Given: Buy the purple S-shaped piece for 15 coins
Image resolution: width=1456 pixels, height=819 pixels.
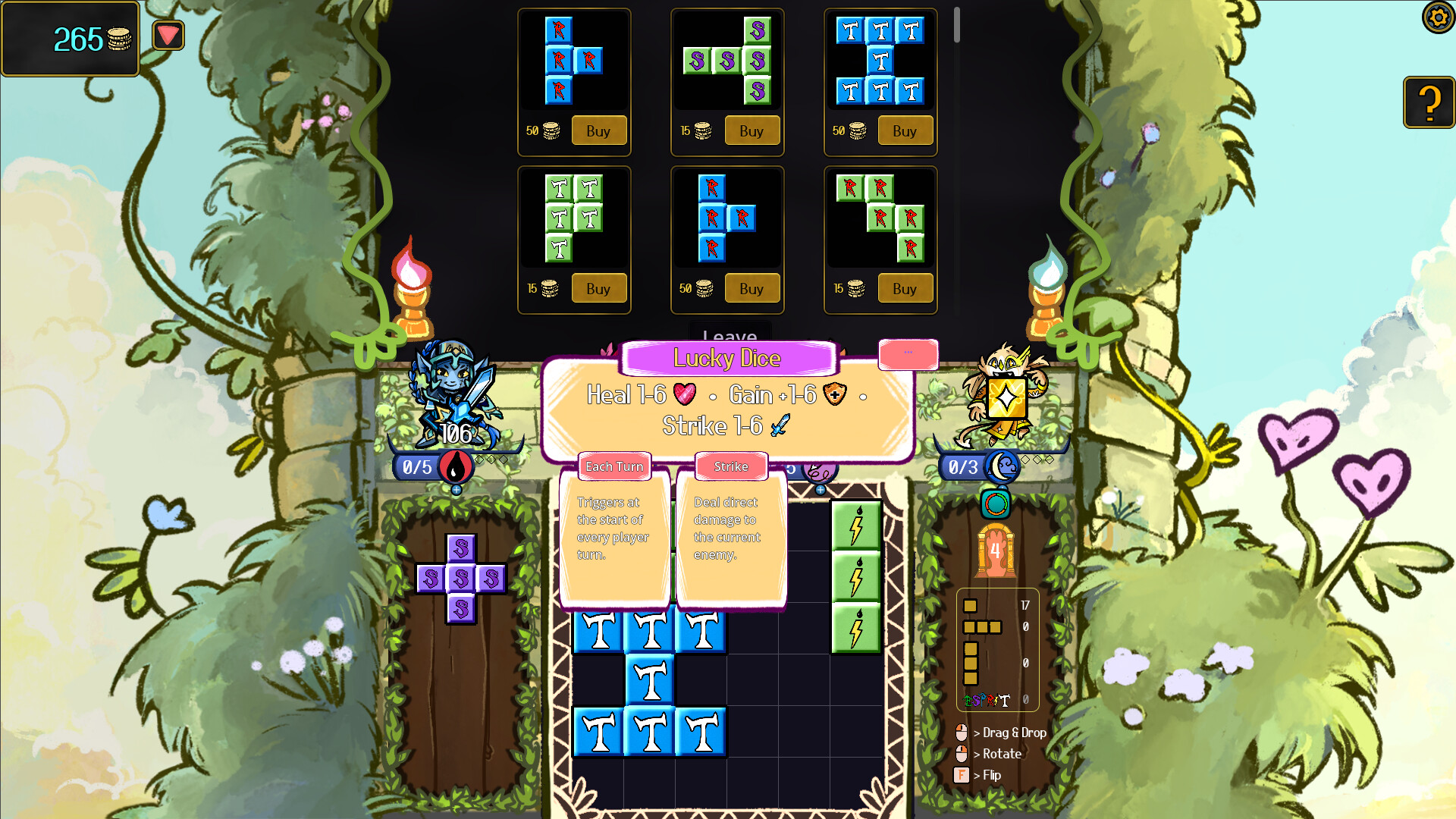Looking at the screenshot, I should [x=751, y=130].
